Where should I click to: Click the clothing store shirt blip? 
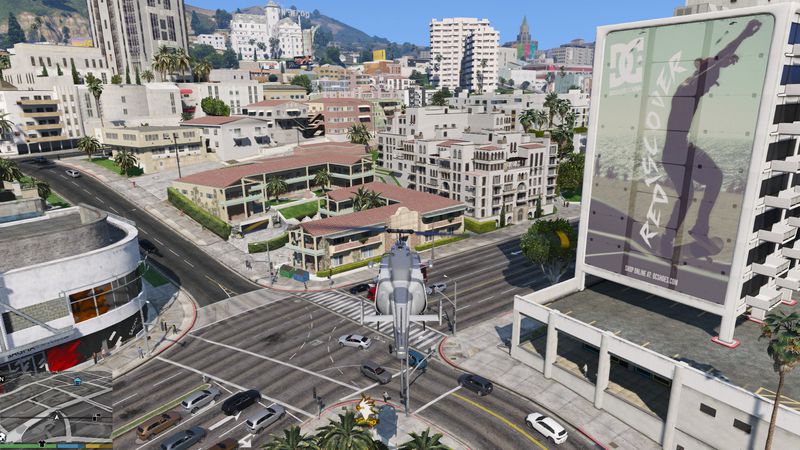tap(42, 443)
